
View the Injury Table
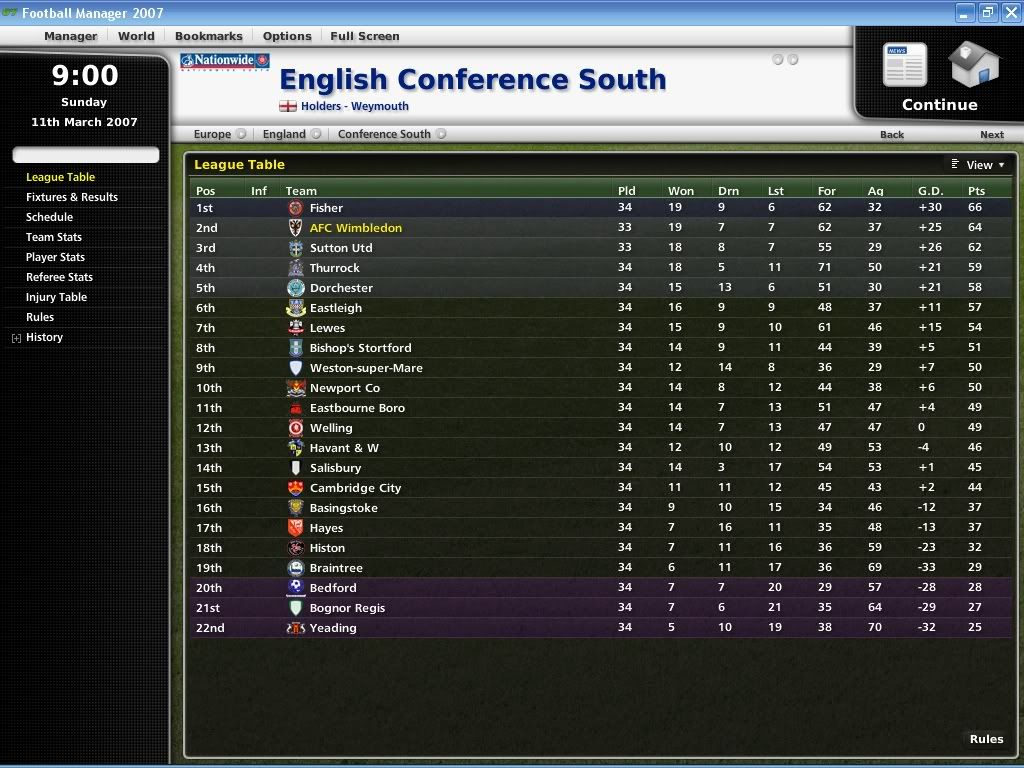click(56, 297)
